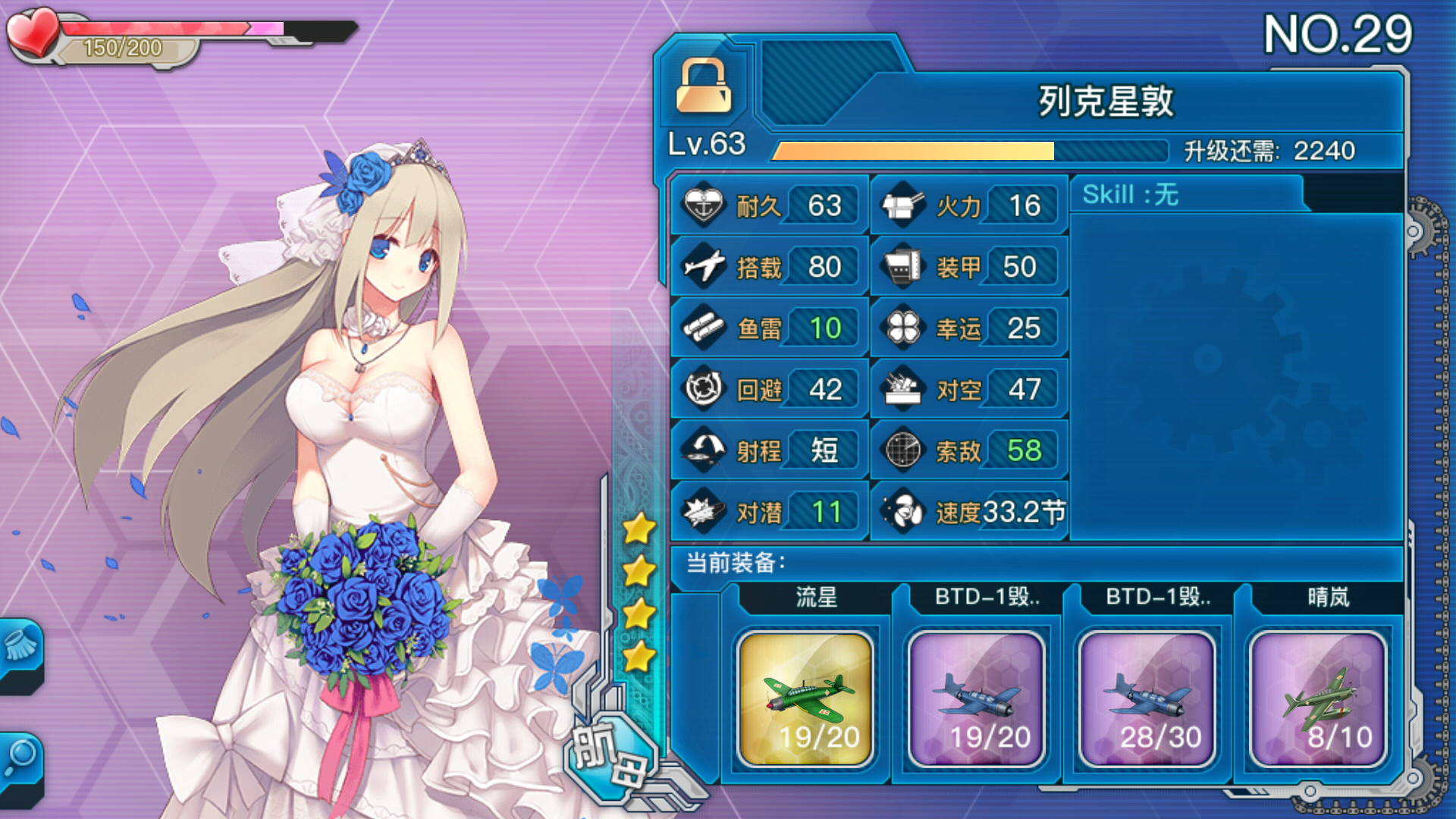The image size is (1456, 819).
Task: Select the 晴岚 seaplane equipment slot
Action: point(1318,699)
